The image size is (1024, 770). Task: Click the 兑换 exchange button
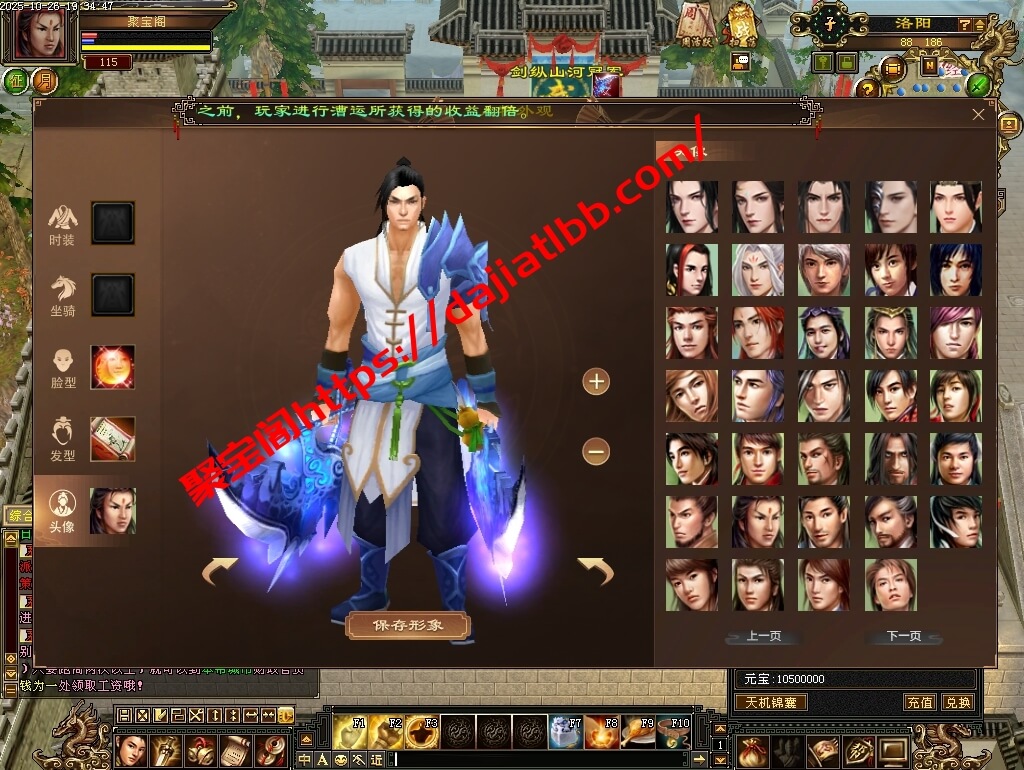click(957, 702)
